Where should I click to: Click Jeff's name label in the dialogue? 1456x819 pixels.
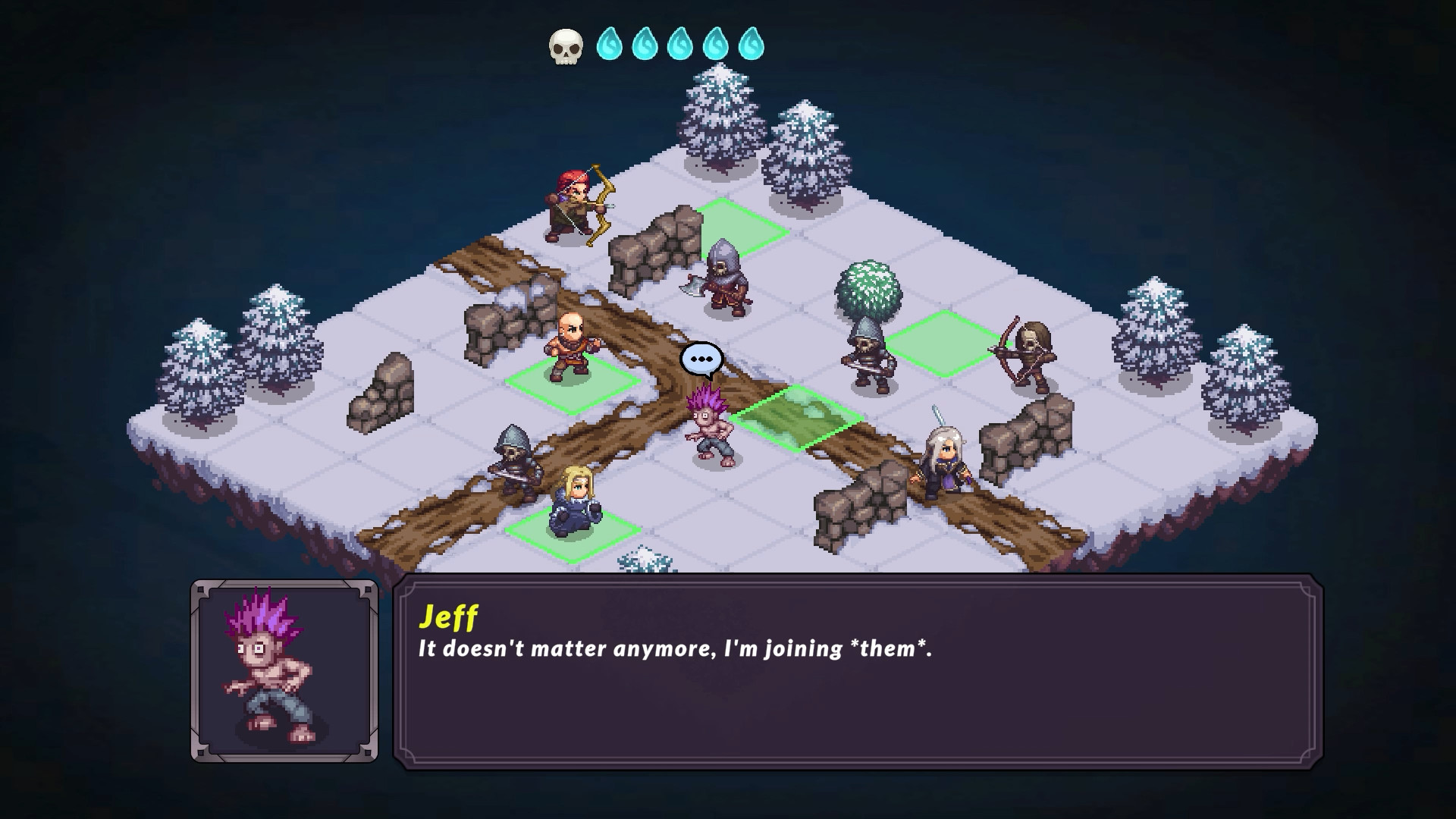tap(447, 619)
